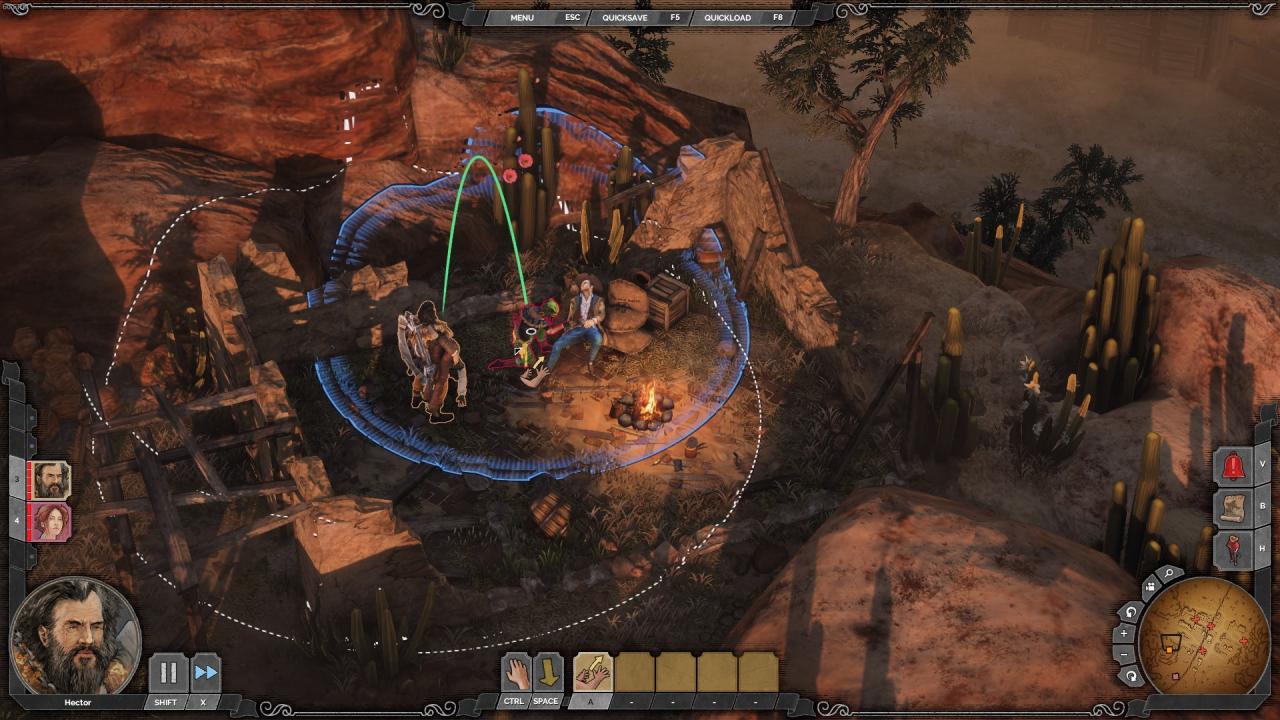Viewport: 1280px width, 720px height.
Task: Activate the throw body ability slot
Action: pos(593,672)
